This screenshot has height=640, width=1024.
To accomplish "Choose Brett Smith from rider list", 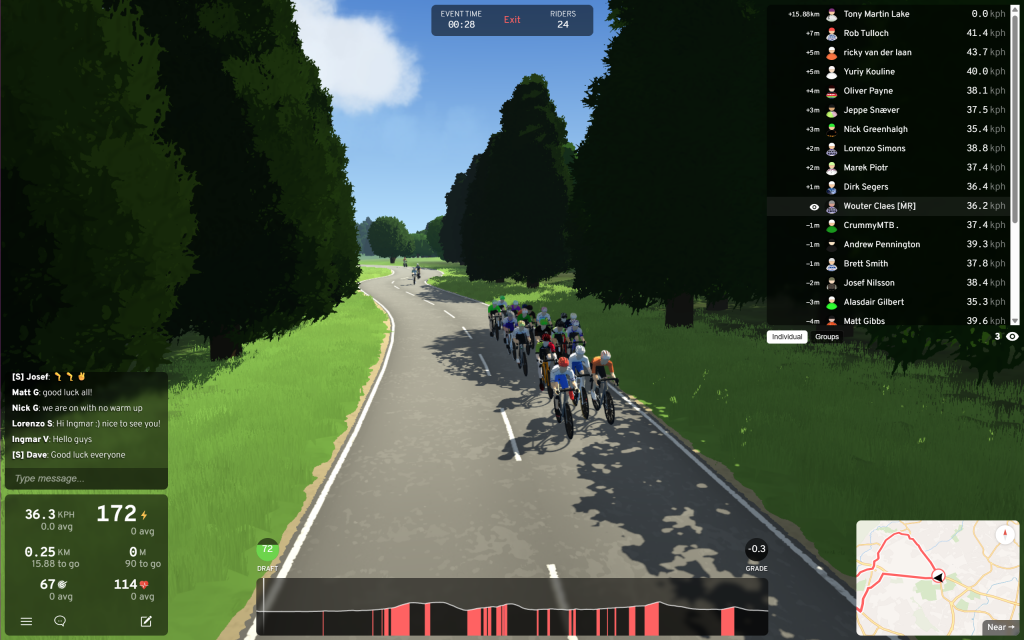I will point(865,264).
